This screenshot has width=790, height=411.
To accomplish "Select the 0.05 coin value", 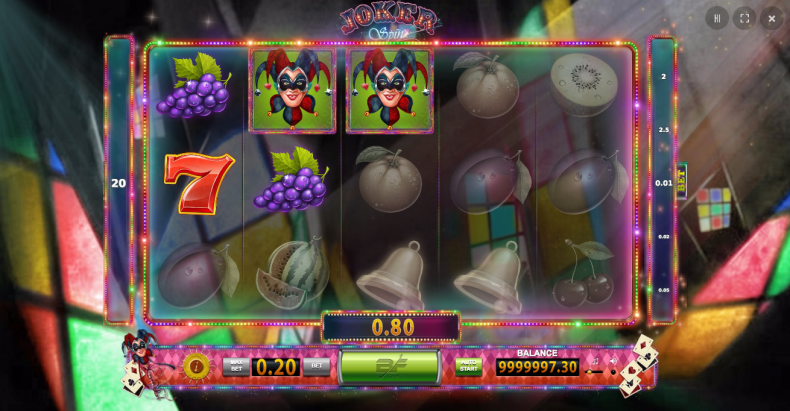I will (x=663, y=290).
